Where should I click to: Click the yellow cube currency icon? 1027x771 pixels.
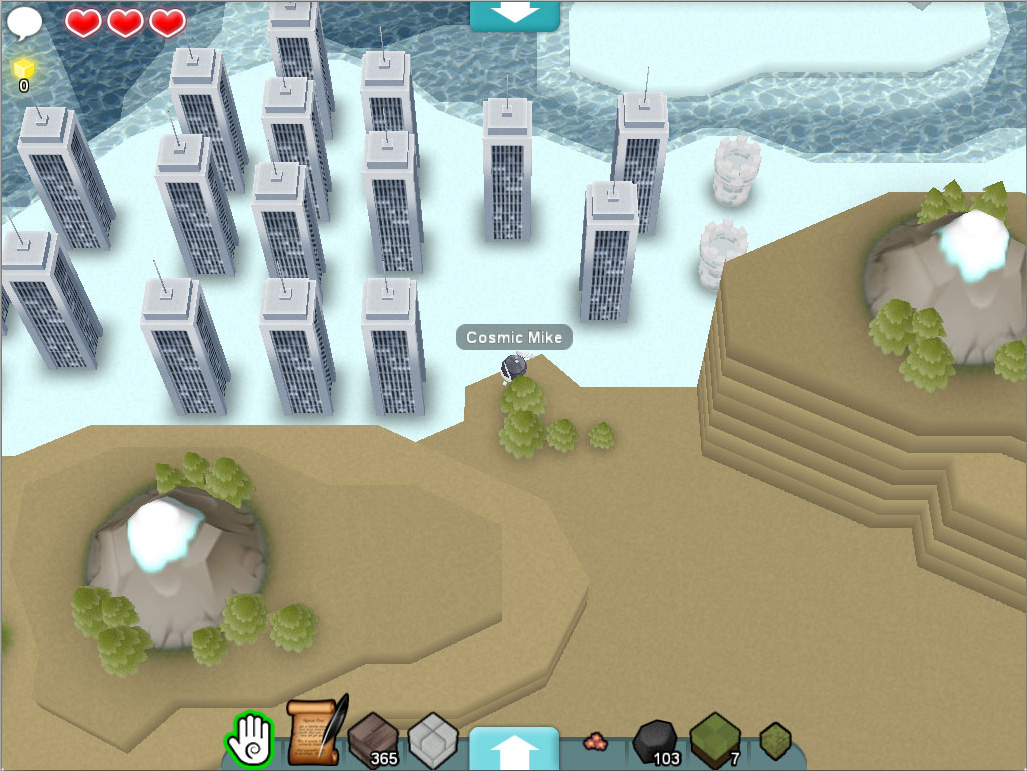point(24,69)
